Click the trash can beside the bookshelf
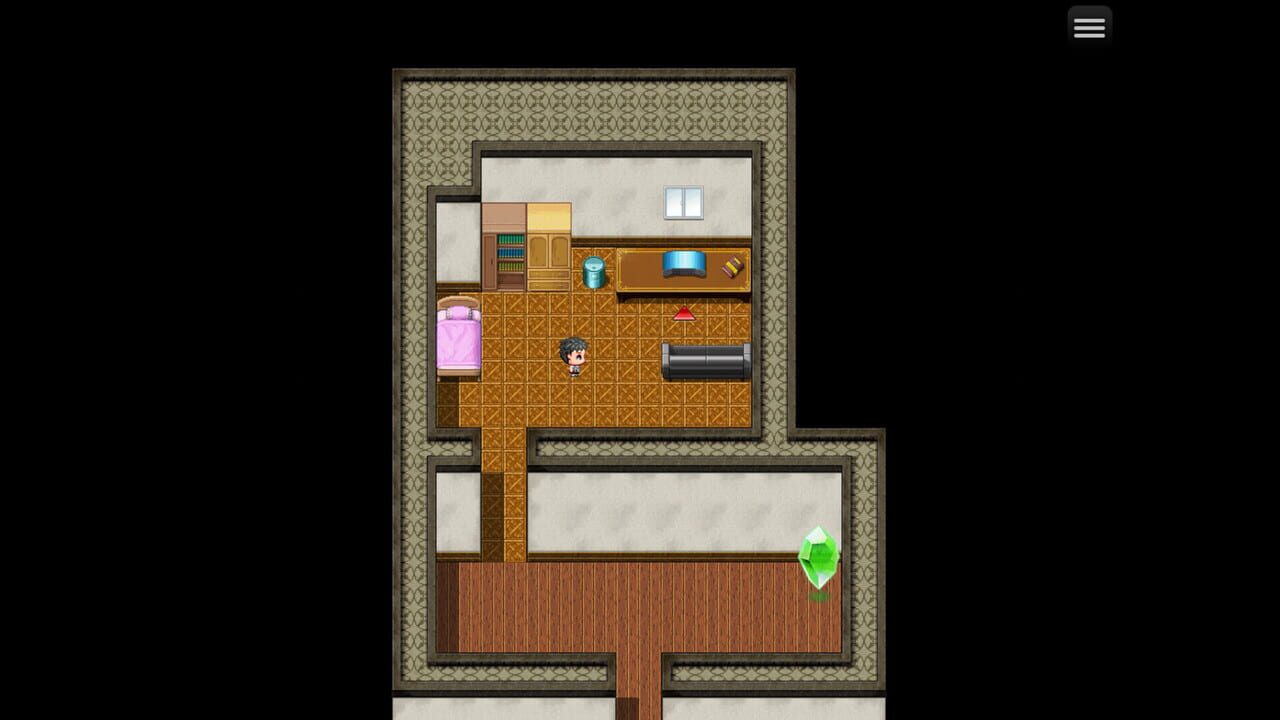Screen dimensions: 1280x720 tap(594, 271)
